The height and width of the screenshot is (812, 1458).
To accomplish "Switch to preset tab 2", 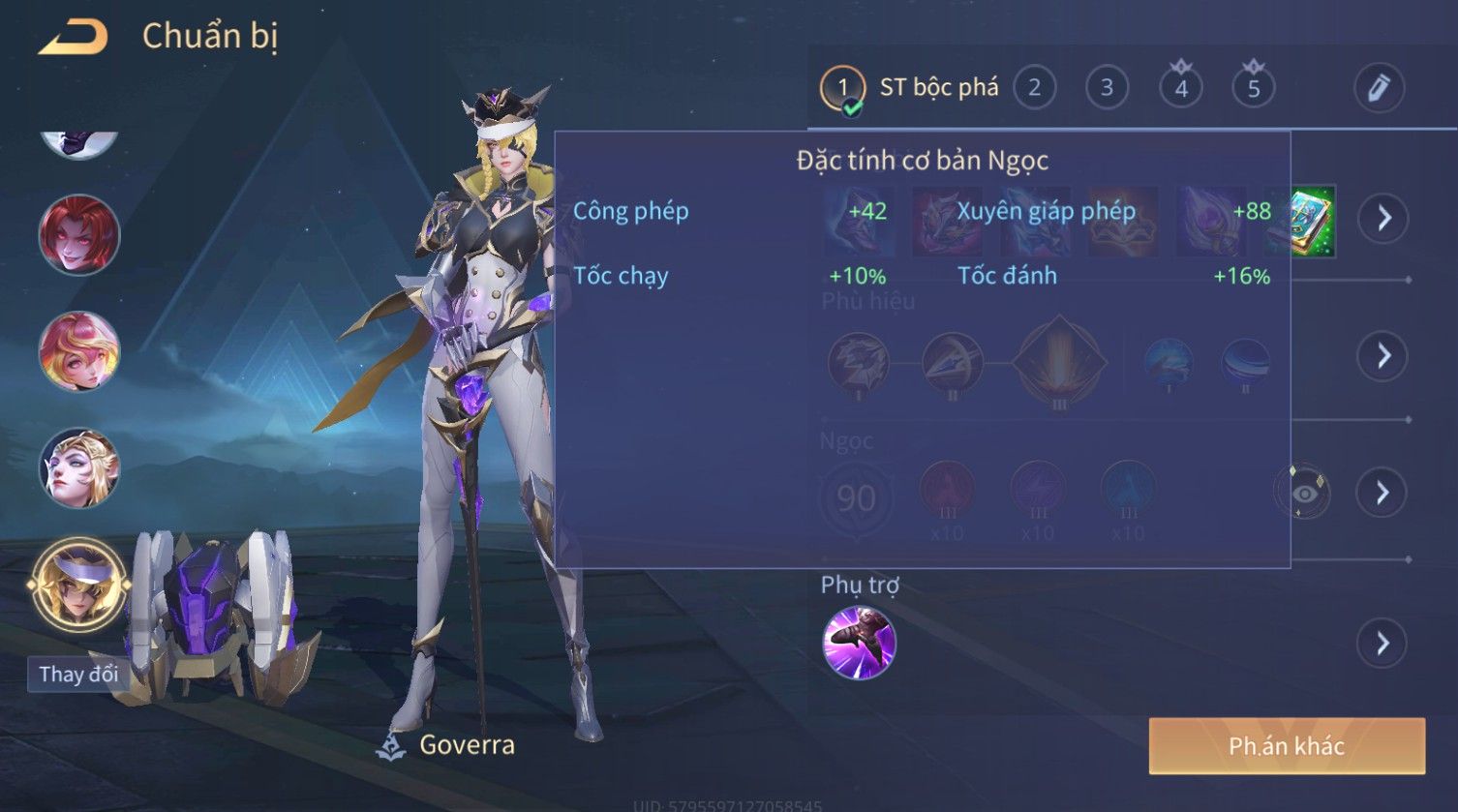I will tap(1034, 88).
